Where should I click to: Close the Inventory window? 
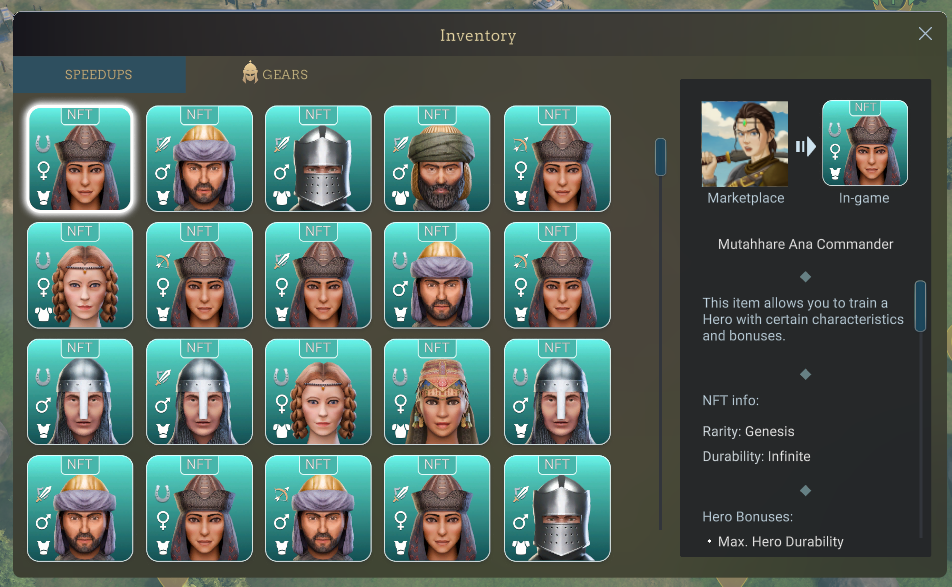point(925,34)
